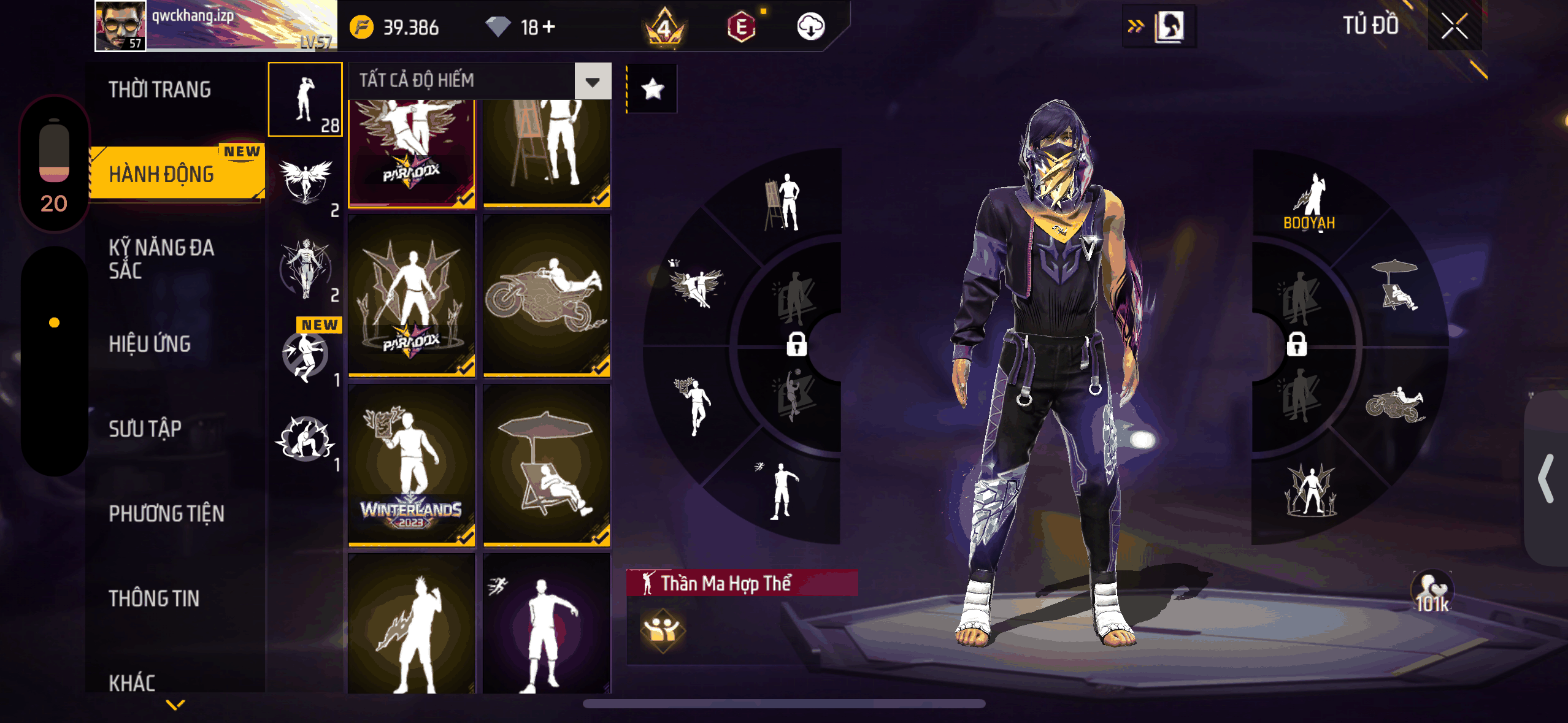
Task: Open the Tất Cả Độ Hiếm dropdown
Action: 592,81
